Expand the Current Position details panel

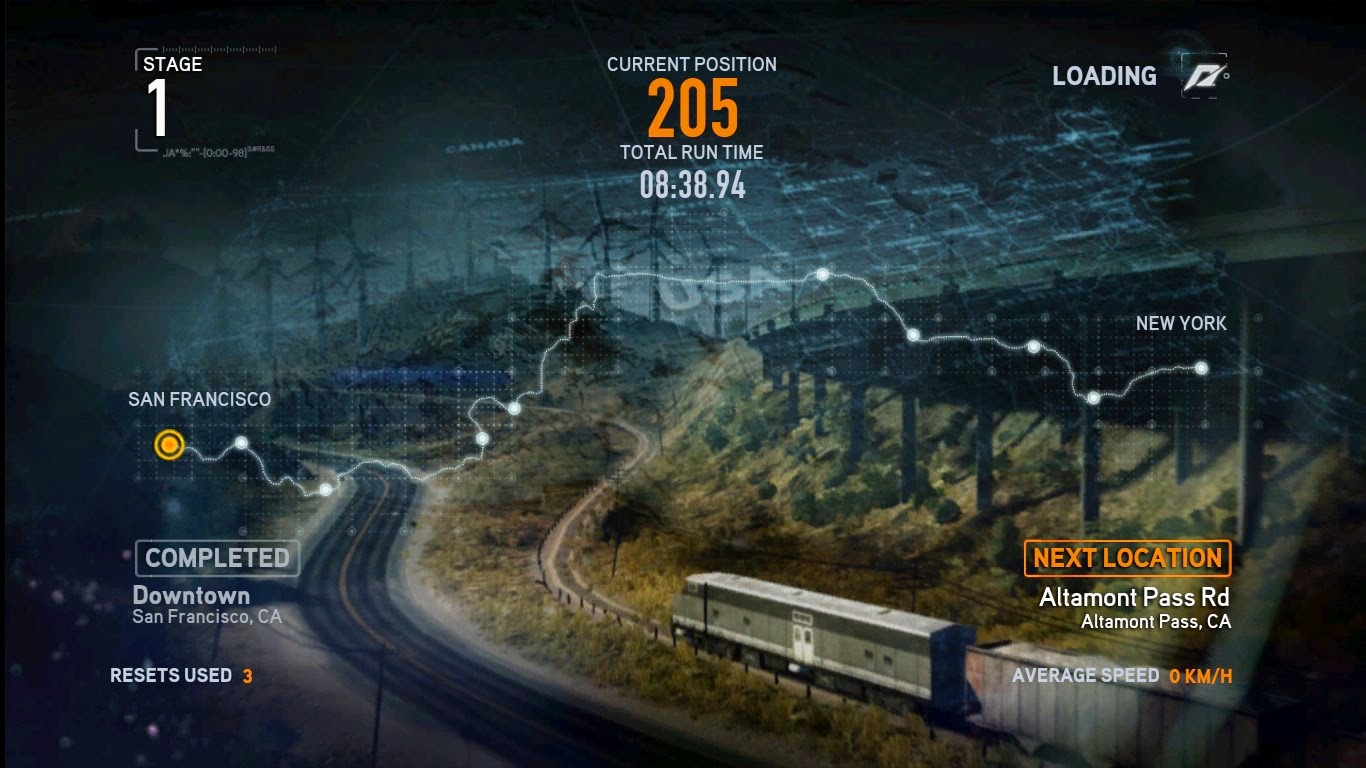click(690, 105)
